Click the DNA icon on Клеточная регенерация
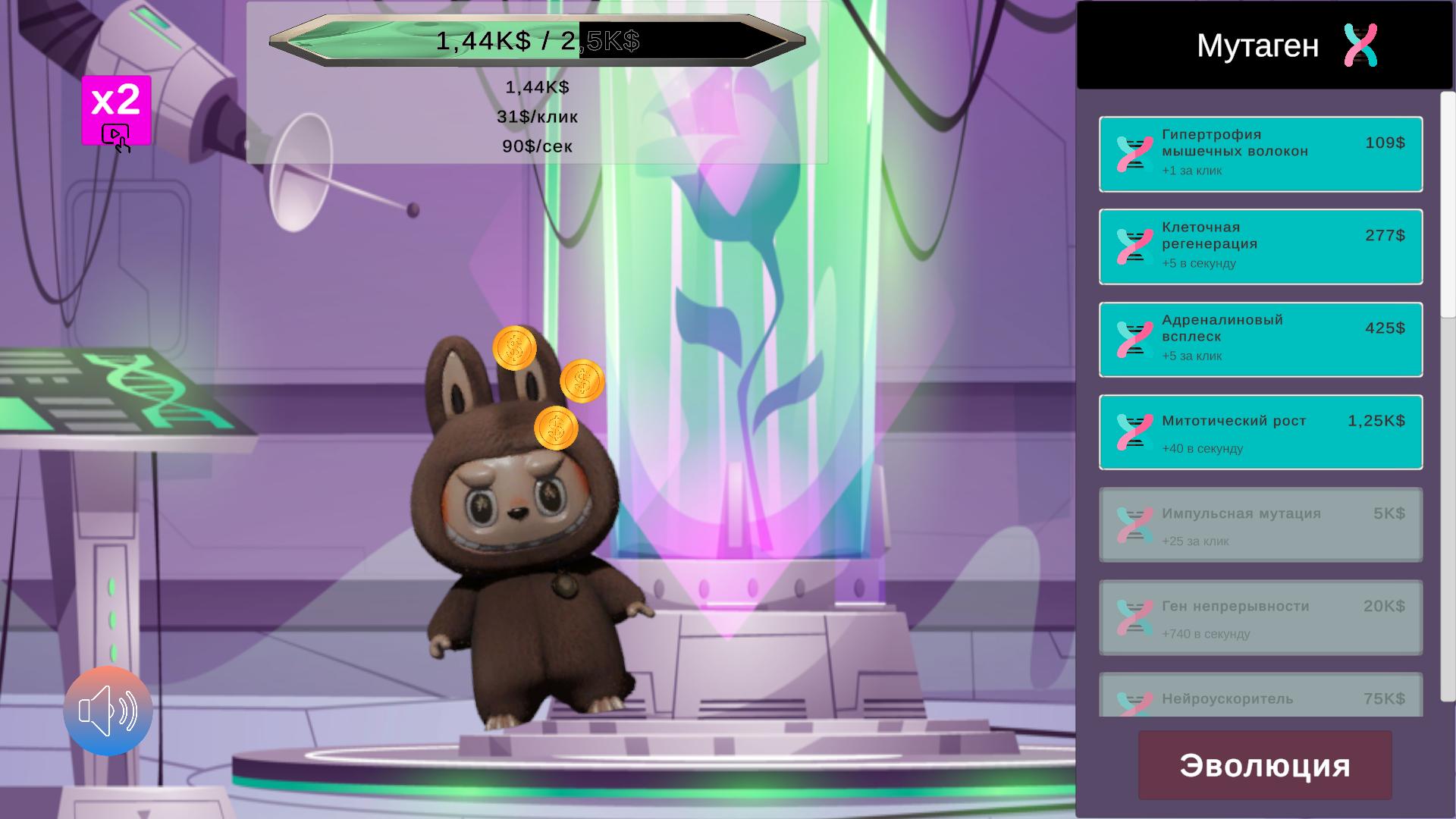1456x819 pixels. pyautogui.click(x=1133, y=246)
